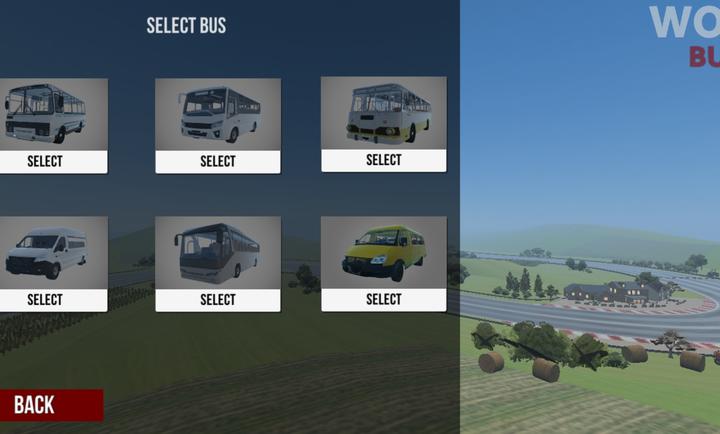Click SELECT under the white minivan

45,299
